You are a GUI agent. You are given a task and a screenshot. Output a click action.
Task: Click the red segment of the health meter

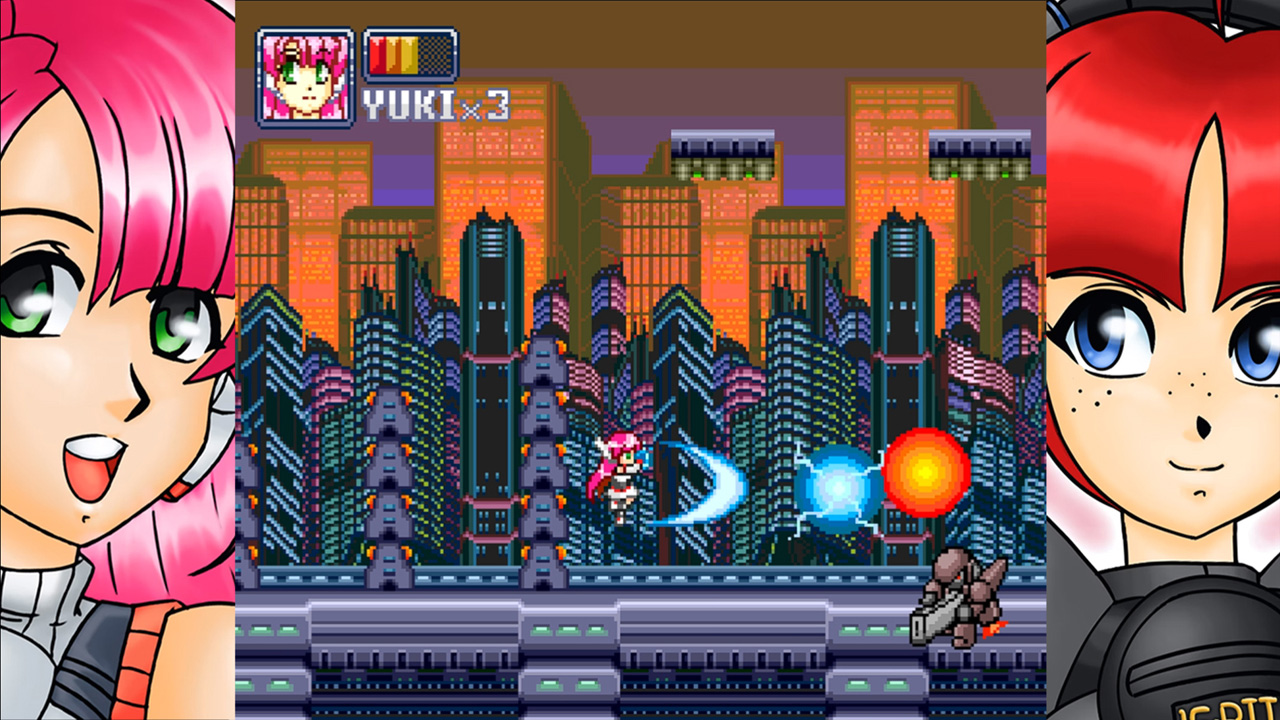[378, 55]
